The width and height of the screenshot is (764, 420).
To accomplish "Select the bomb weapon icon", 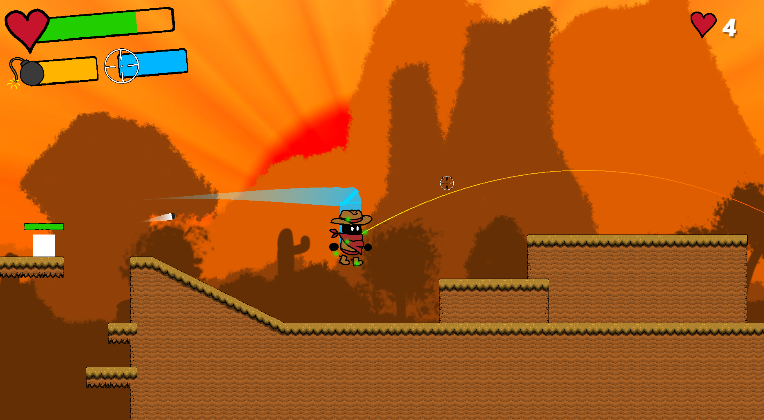I will pos(28,72).
